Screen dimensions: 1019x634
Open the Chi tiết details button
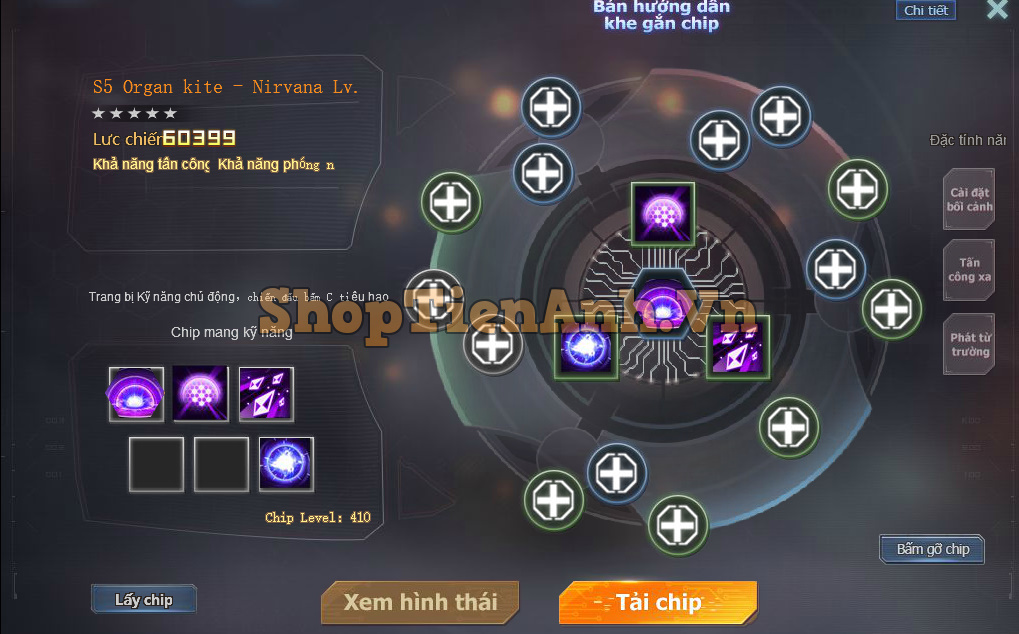click(925, 10)
